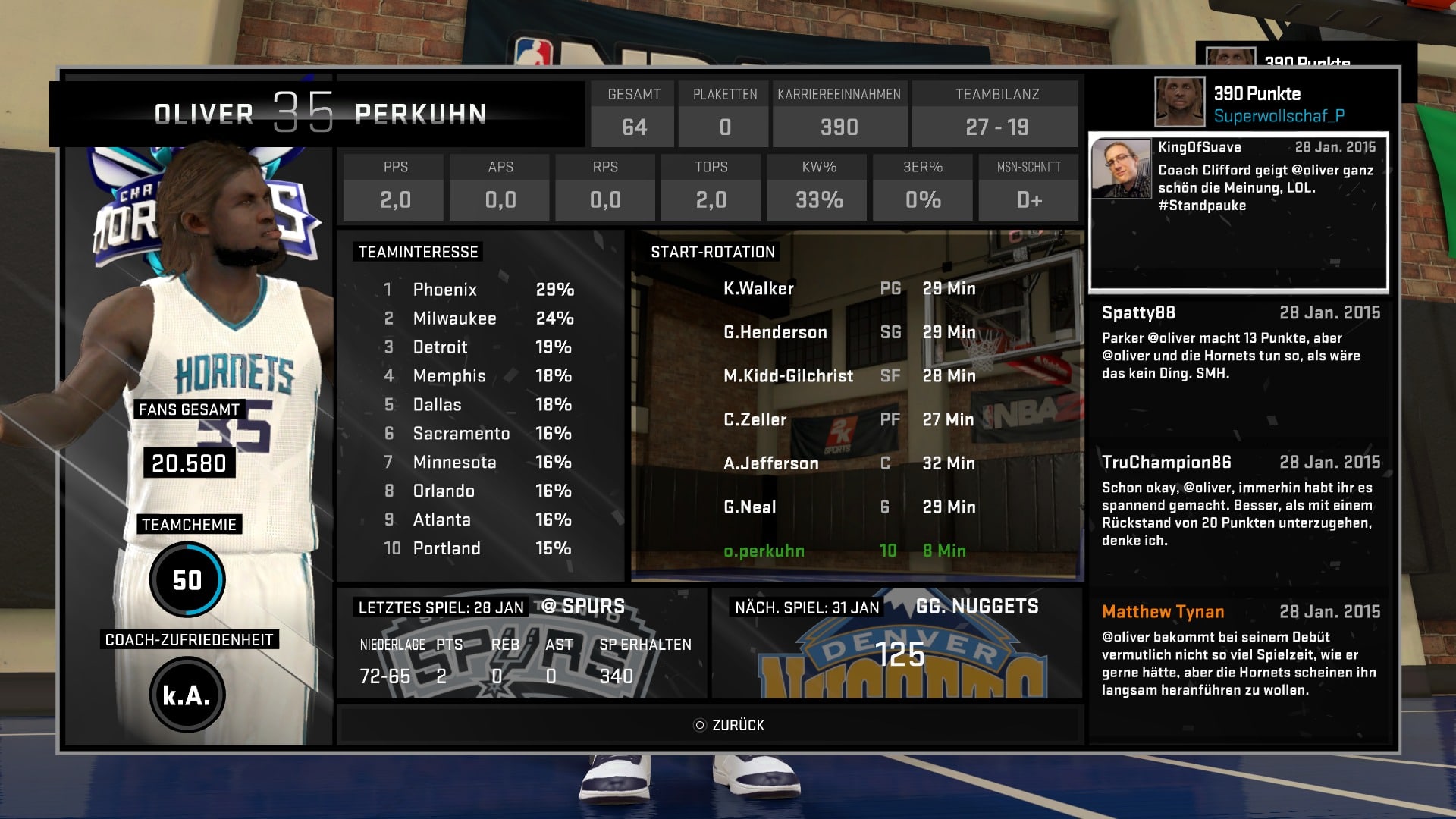Choose the o.perkuhn rotation row
Viewport: 1456px width, 819px height.
(x=764, y=551)
